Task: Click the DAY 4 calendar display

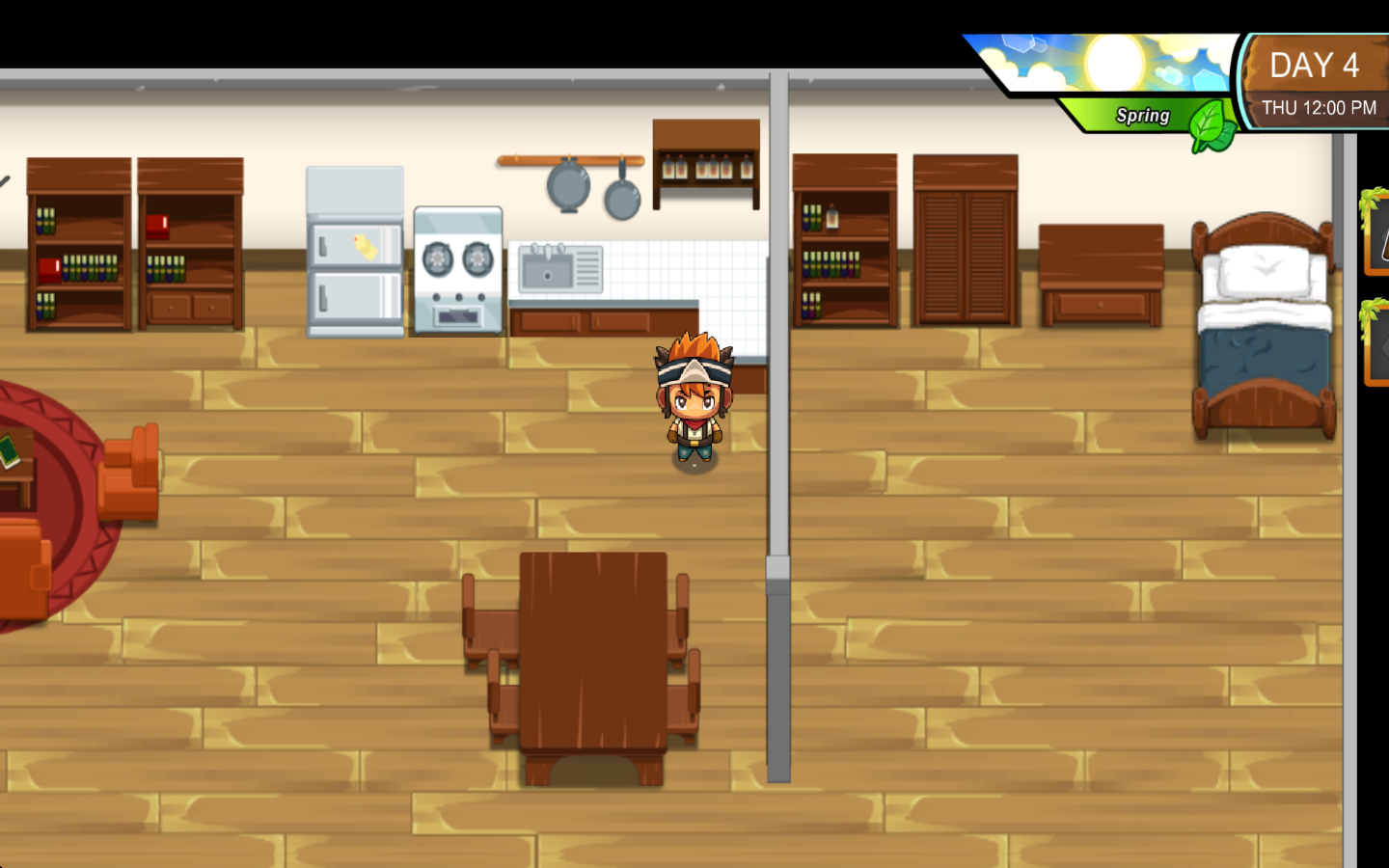Action: (1316, 66)
